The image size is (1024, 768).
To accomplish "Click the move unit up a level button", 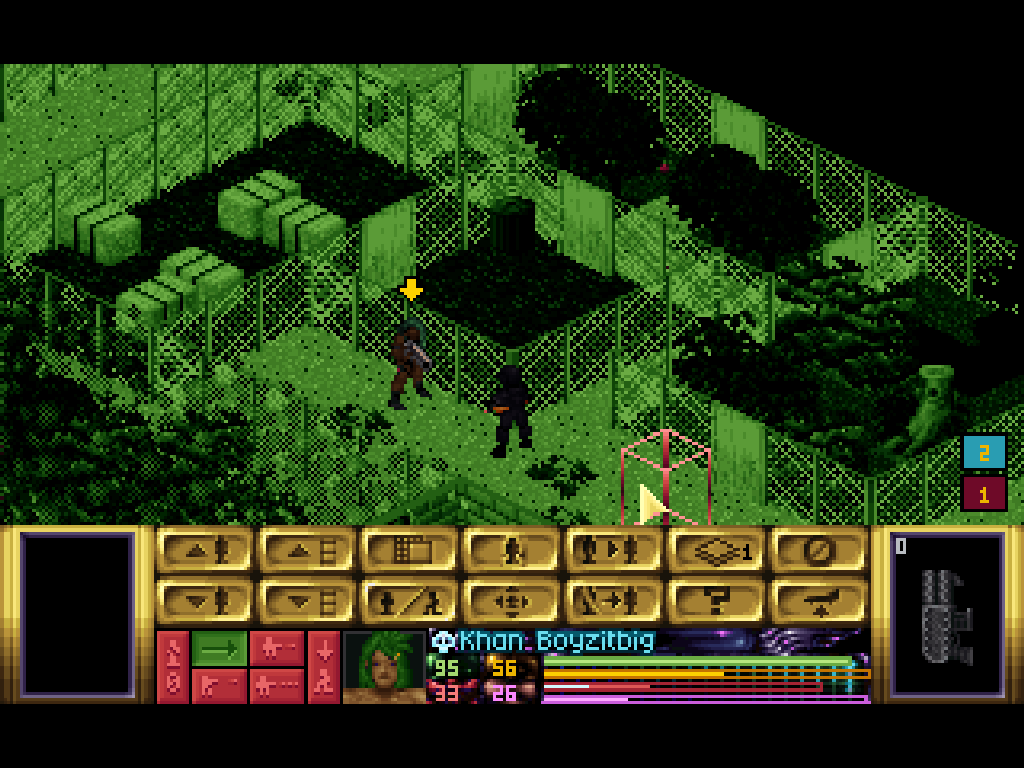I will click(205, 551).
